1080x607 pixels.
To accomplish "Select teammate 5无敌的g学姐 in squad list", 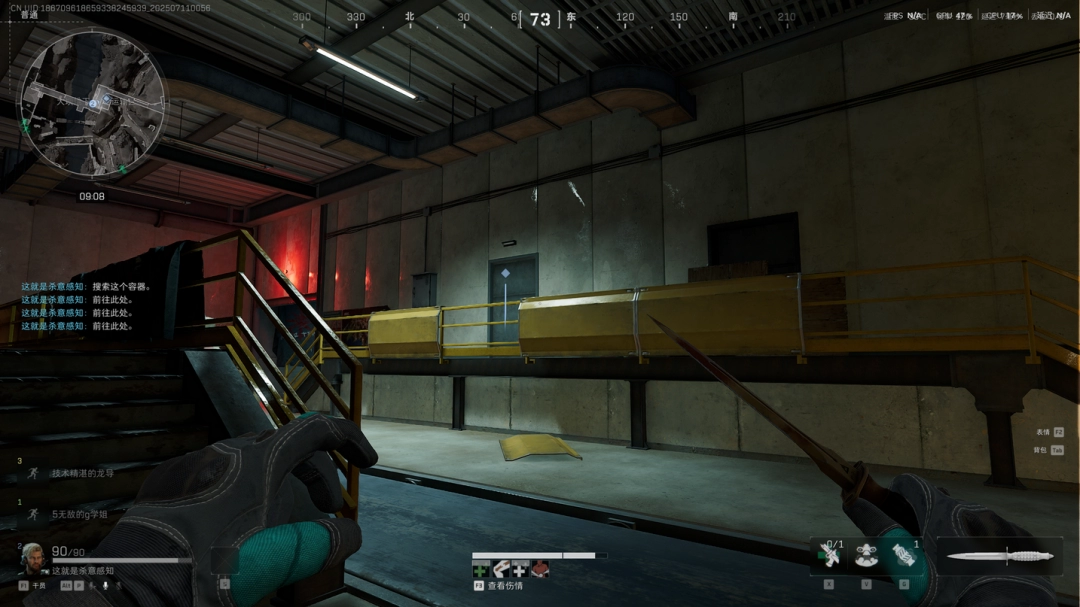I will pos(79,514).
